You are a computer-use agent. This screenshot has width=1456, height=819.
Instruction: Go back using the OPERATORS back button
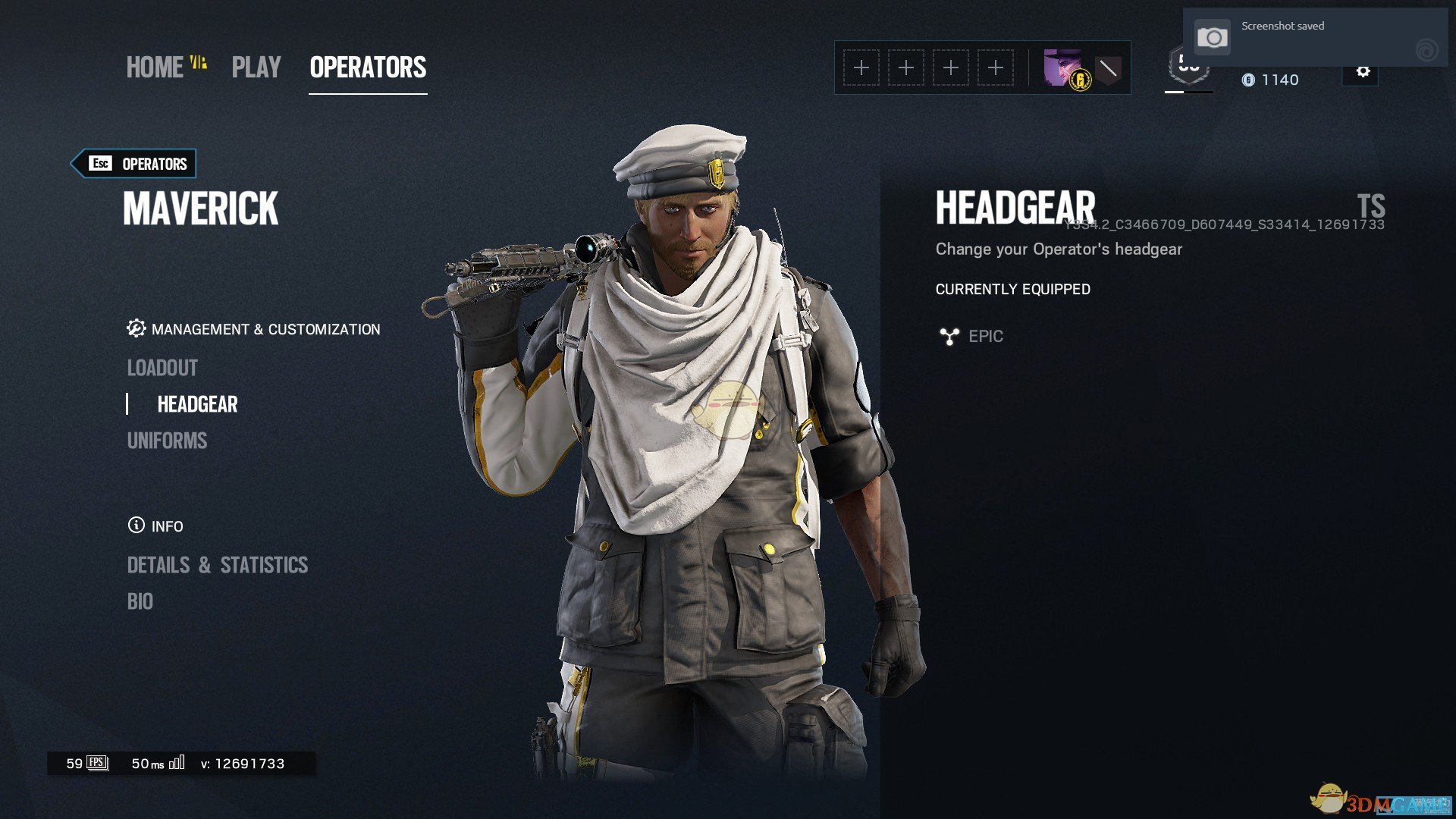coord(134,164)
